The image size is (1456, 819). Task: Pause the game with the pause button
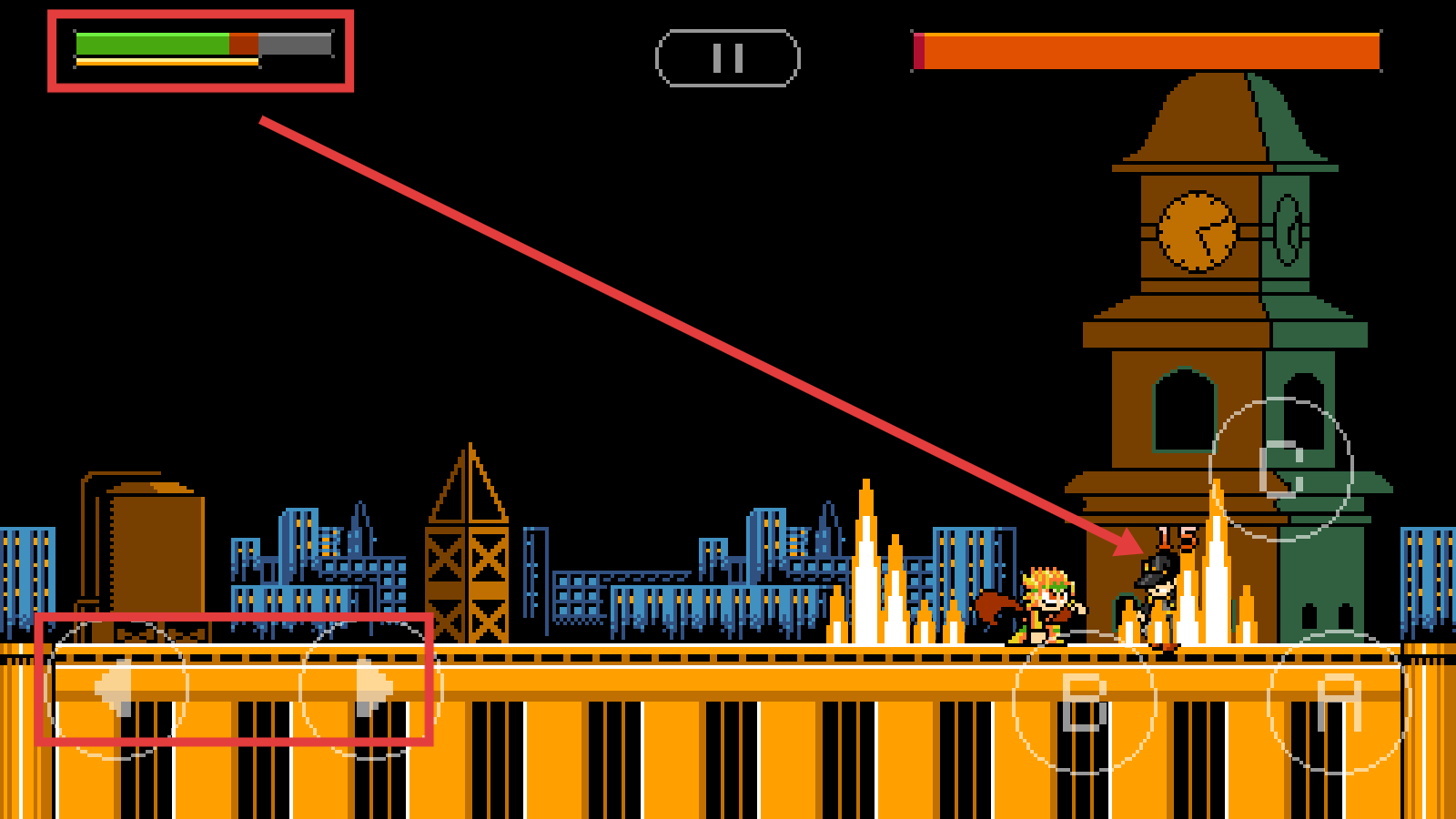727,58
